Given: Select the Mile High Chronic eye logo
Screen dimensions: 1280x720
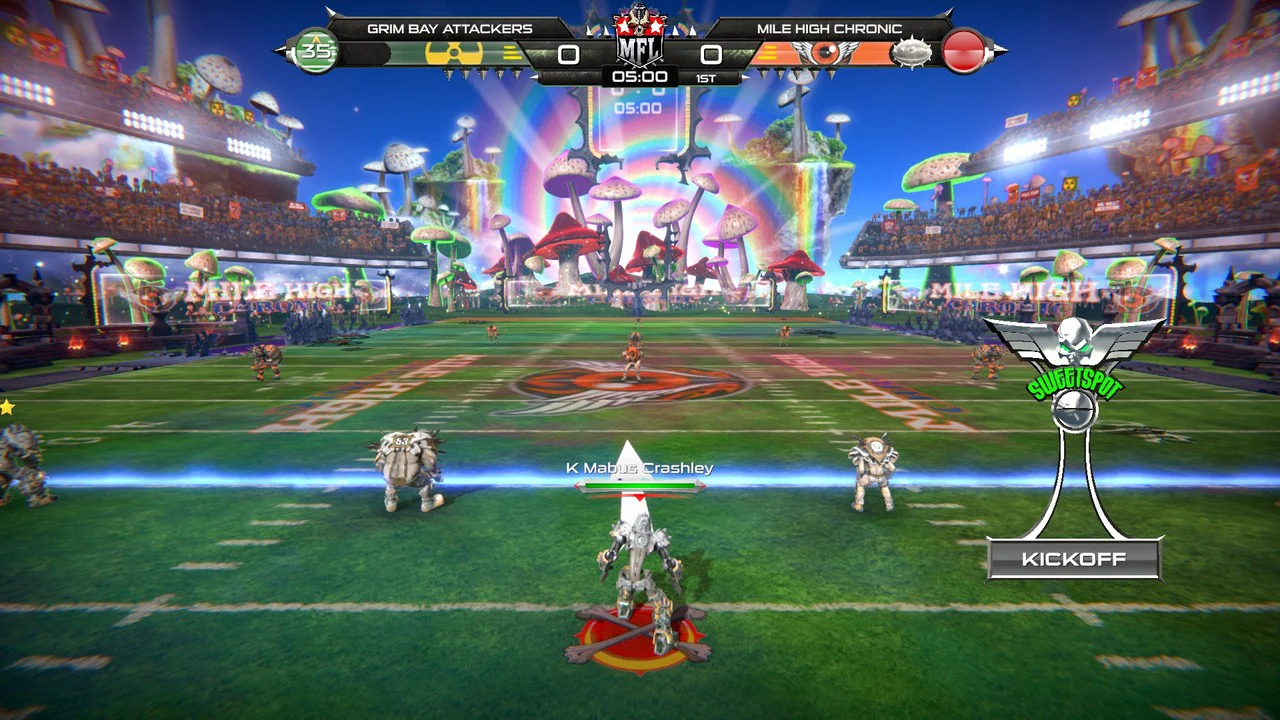Looking at the screenshot, I should pyautogui.click(x=825, y=52).
